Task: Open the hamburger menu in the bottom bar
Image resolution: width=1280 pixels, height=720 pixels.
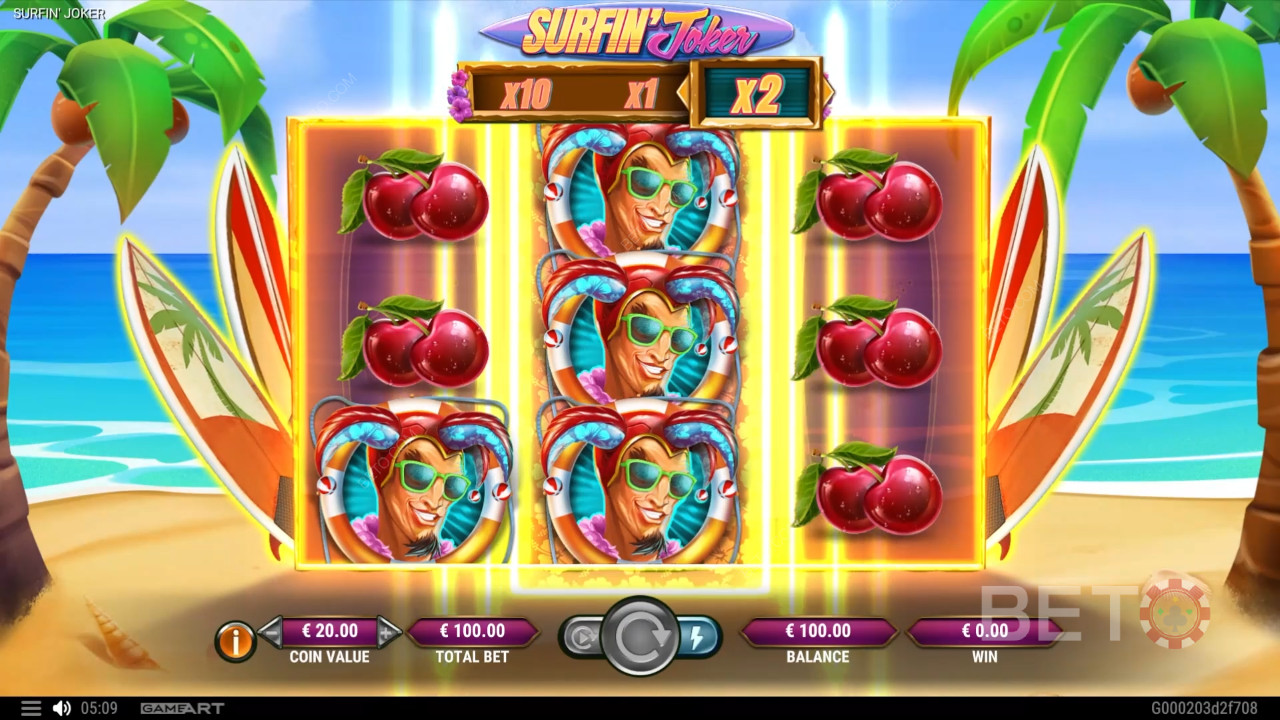Action: [x=31, y=708]
